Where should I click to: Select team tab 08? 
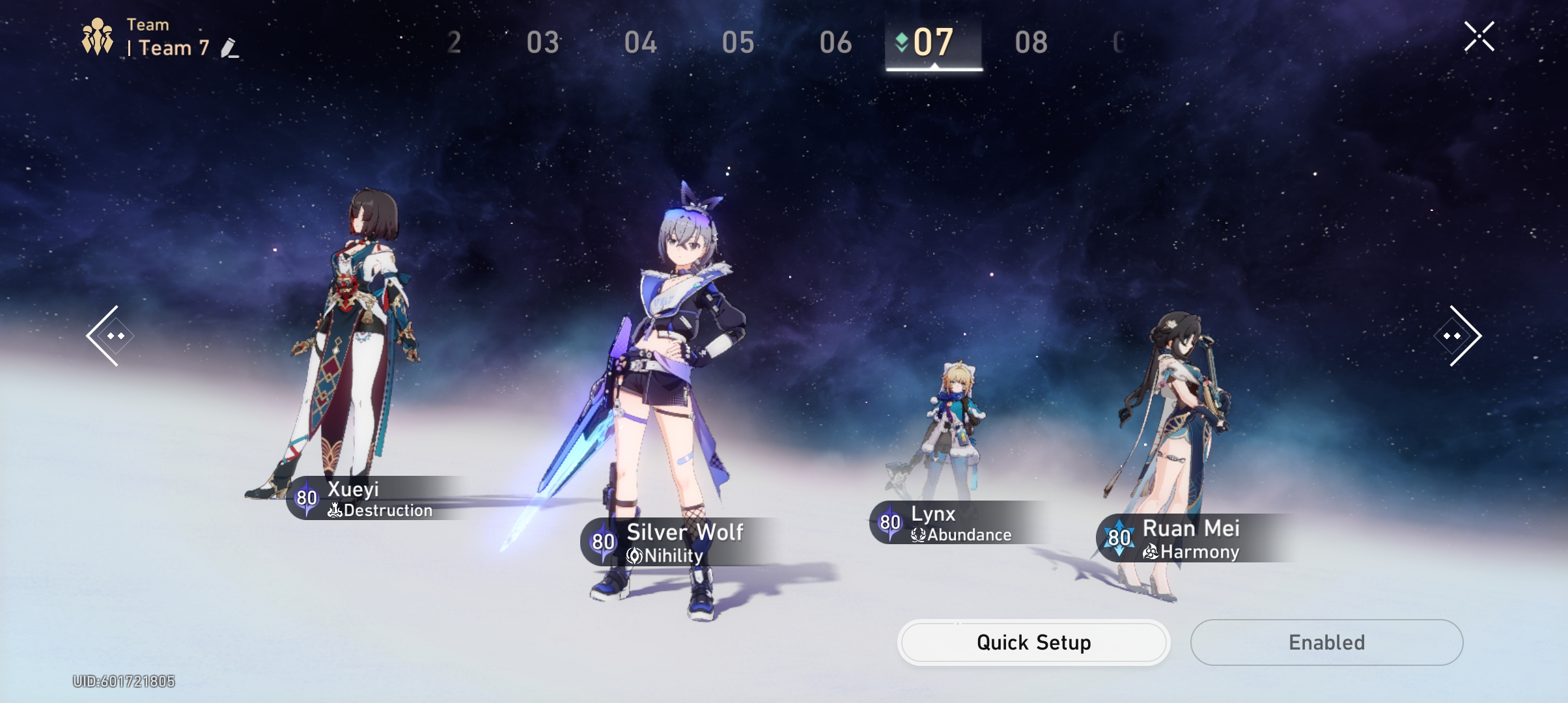tap(1031, 44)
